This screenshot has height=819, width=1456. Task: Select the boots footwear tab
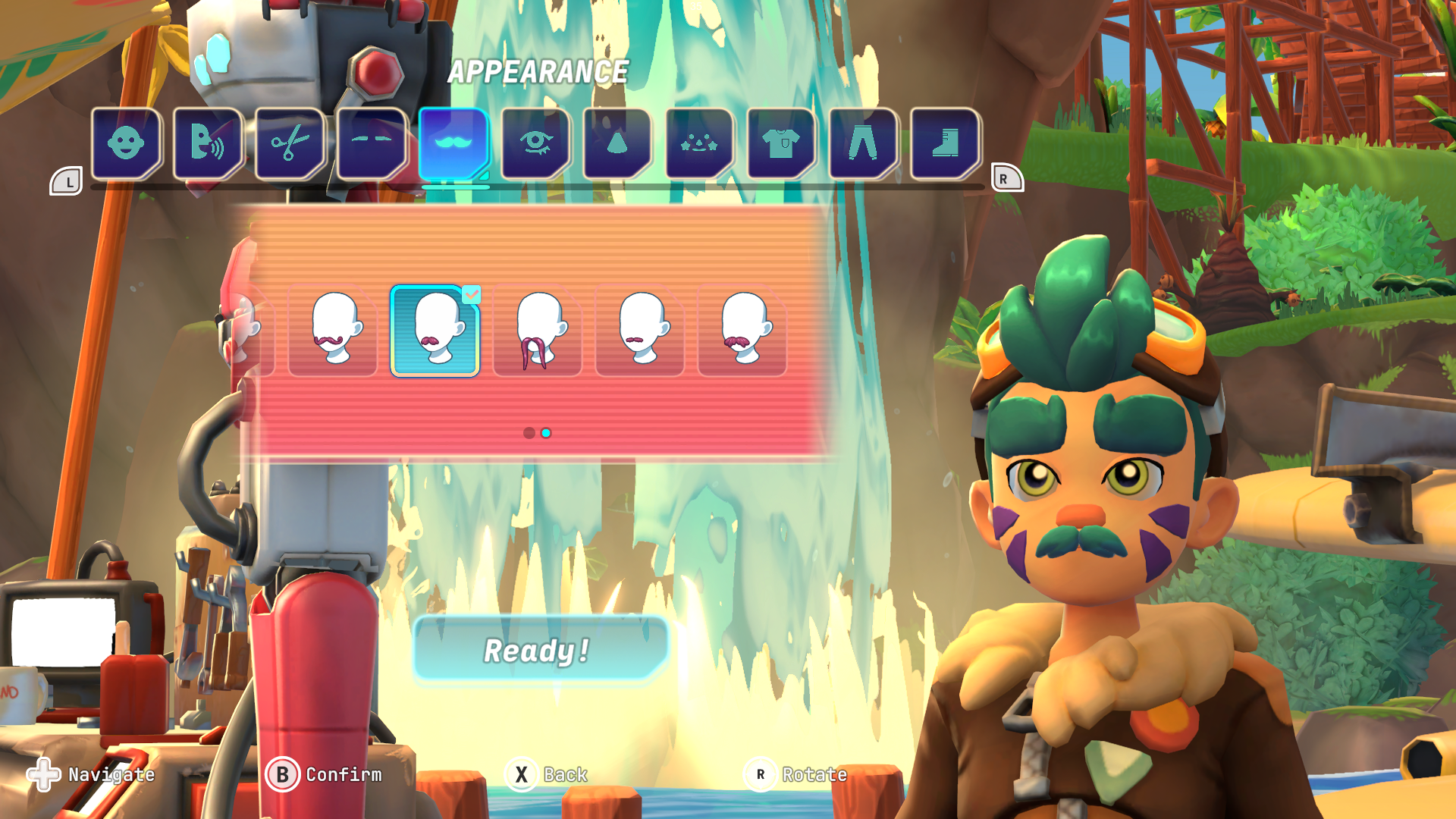(945, 143)
